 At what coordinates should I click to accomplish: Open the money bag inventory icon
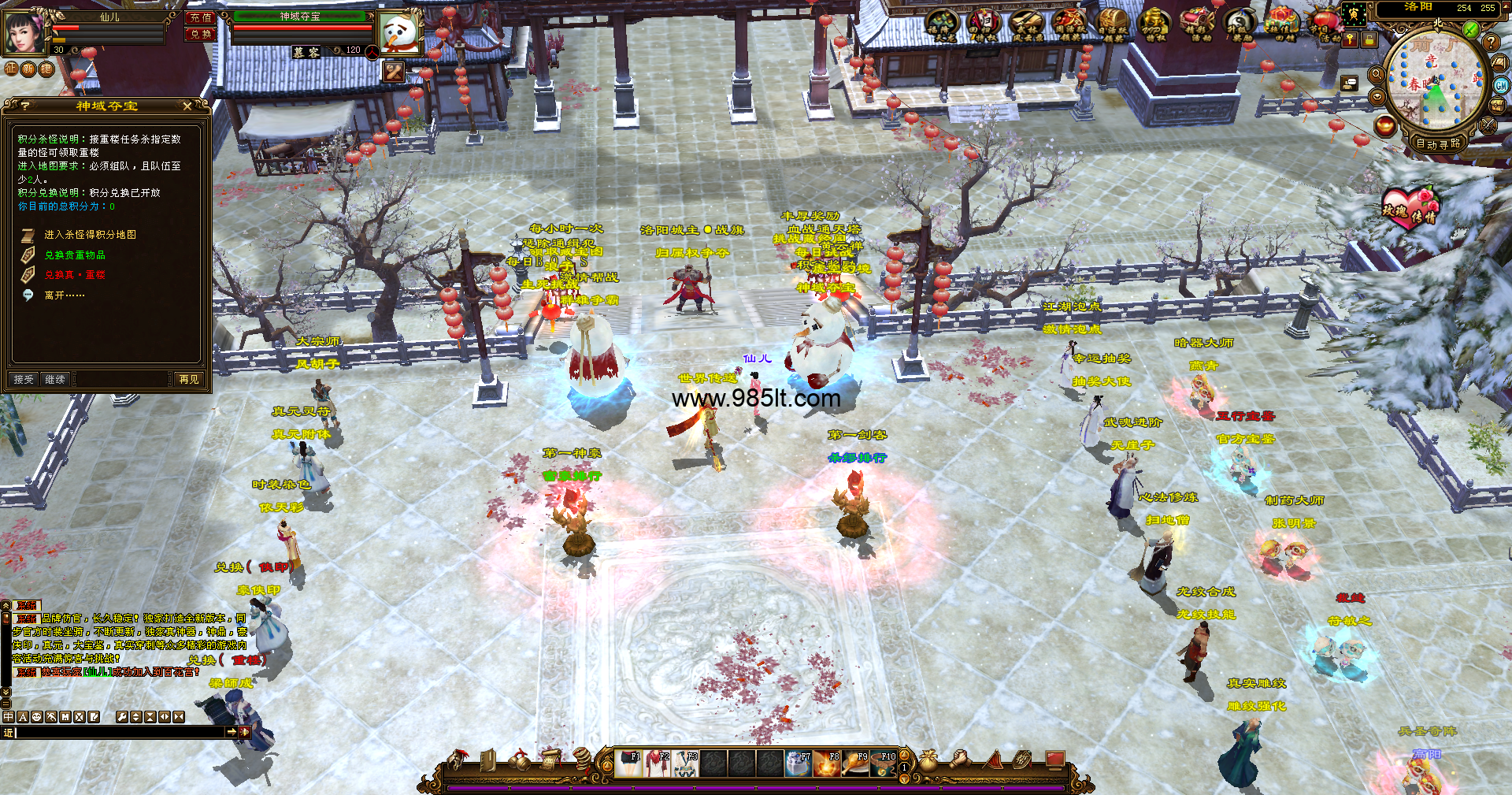coord(928,760)
